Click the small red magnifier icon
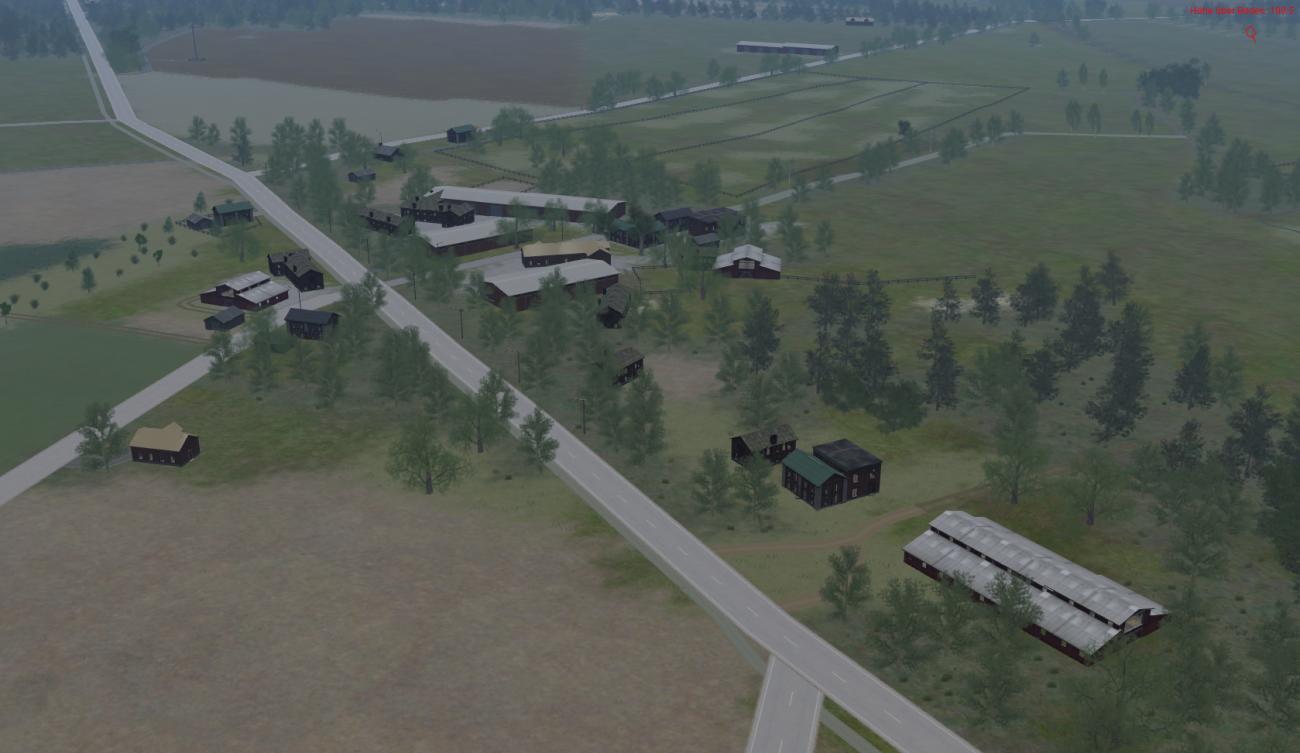Screen dimensions: 1300x753 pyautogui.click(x=1250, y=33)
